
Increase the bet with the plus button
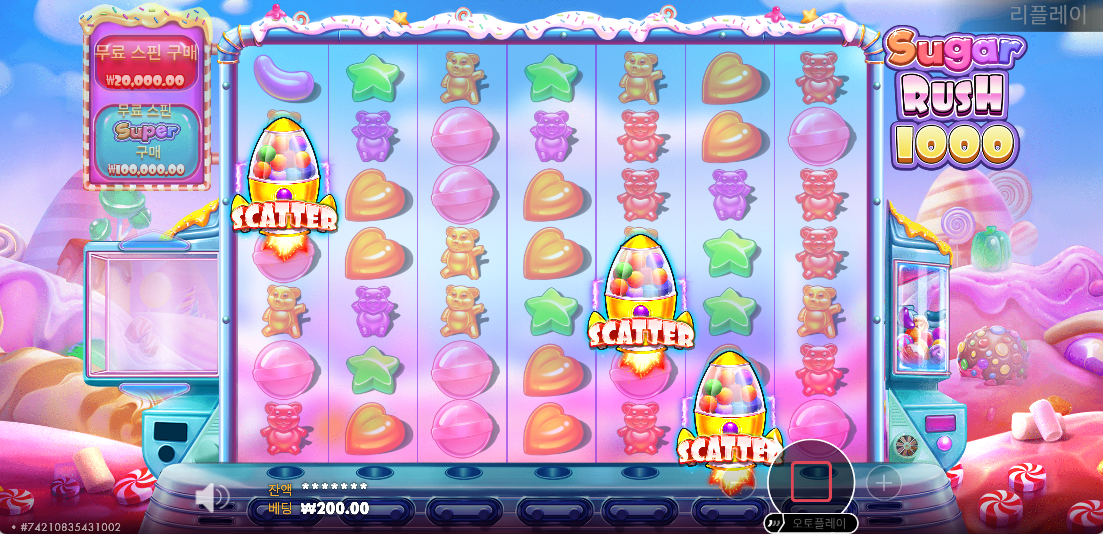point(883,484)
